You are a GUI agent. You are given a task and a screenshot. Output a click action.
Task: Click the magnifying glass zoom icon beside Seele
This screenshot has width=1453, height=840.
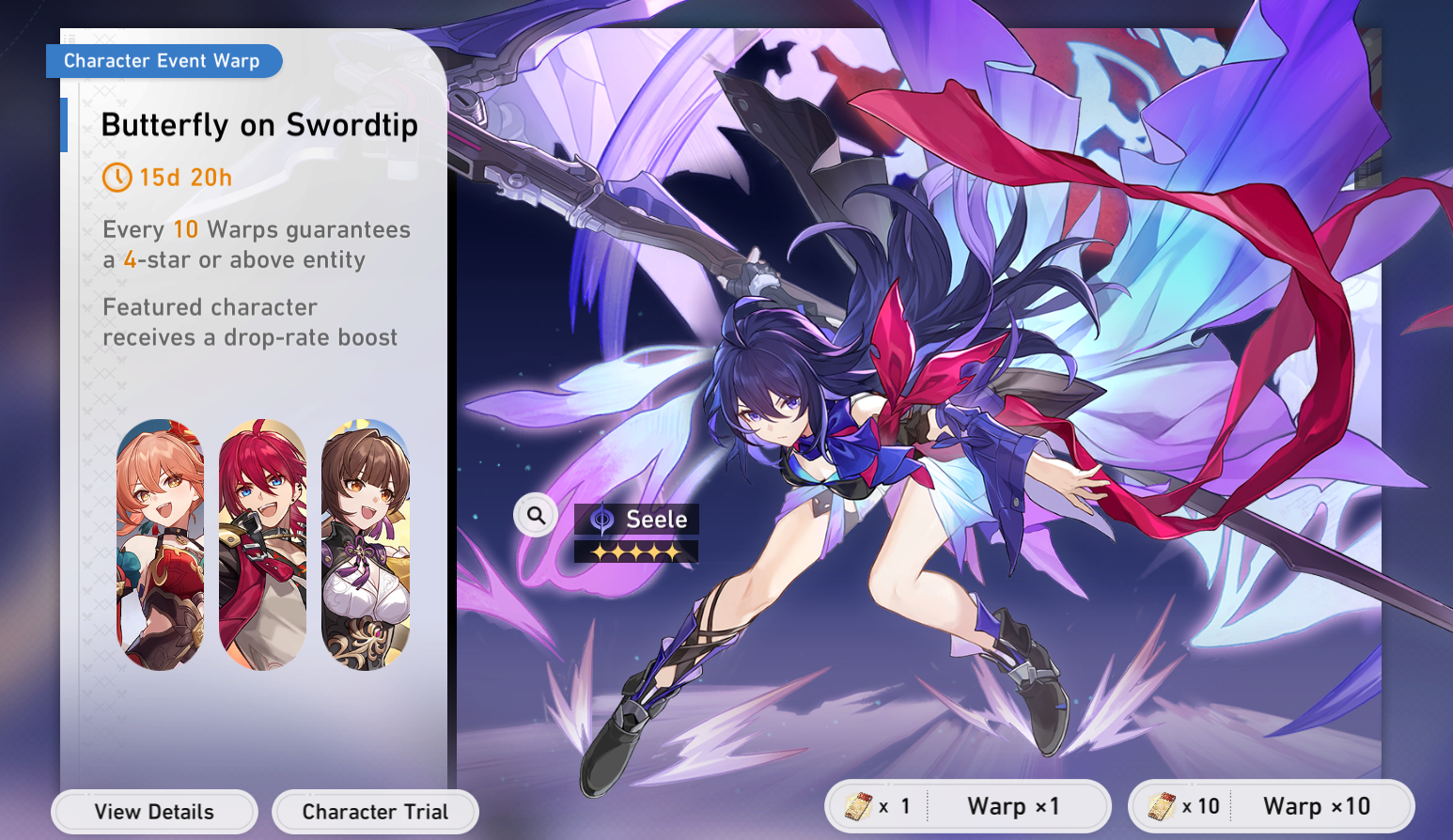pos(534,515)
